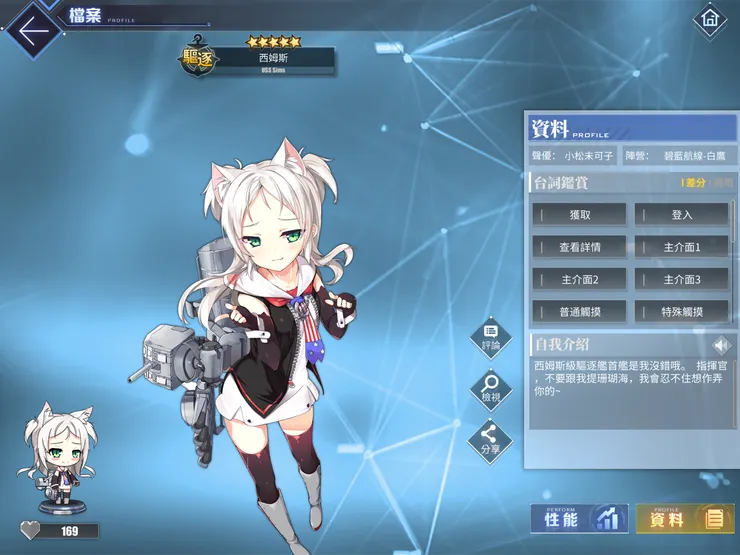Choose the 主介面2 voice line

coord(580,279)
